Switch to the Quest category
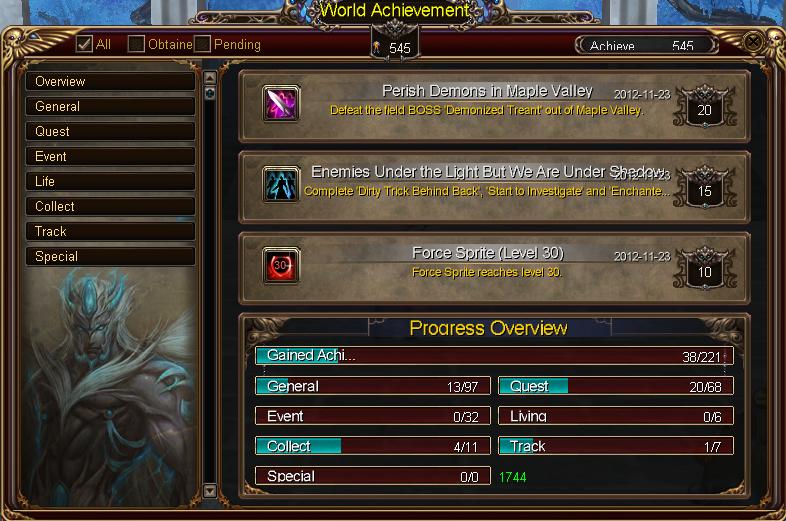Viewport: 786px width, 521px height. (x=110, y=131)
